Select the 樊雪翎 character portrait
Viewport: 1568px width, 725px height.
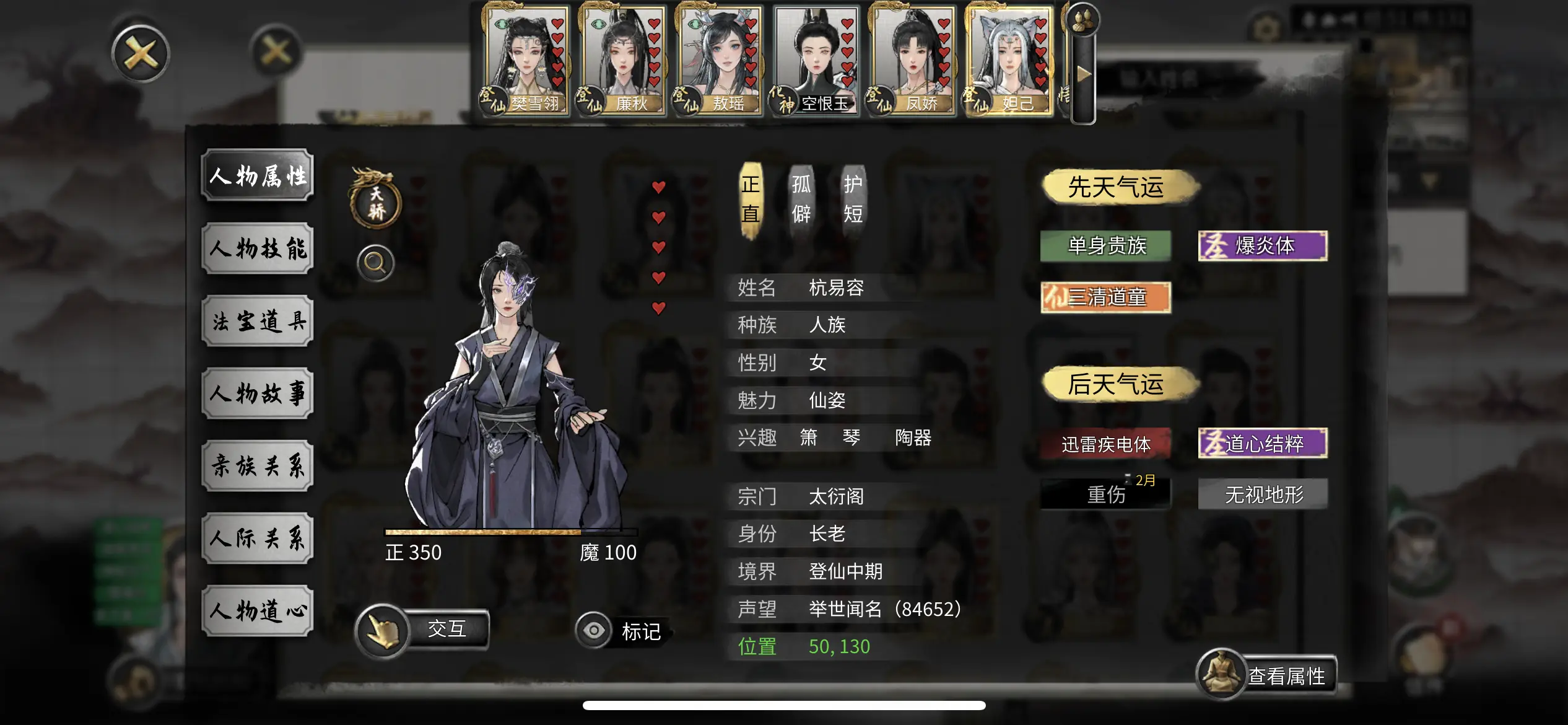point(526,60)
